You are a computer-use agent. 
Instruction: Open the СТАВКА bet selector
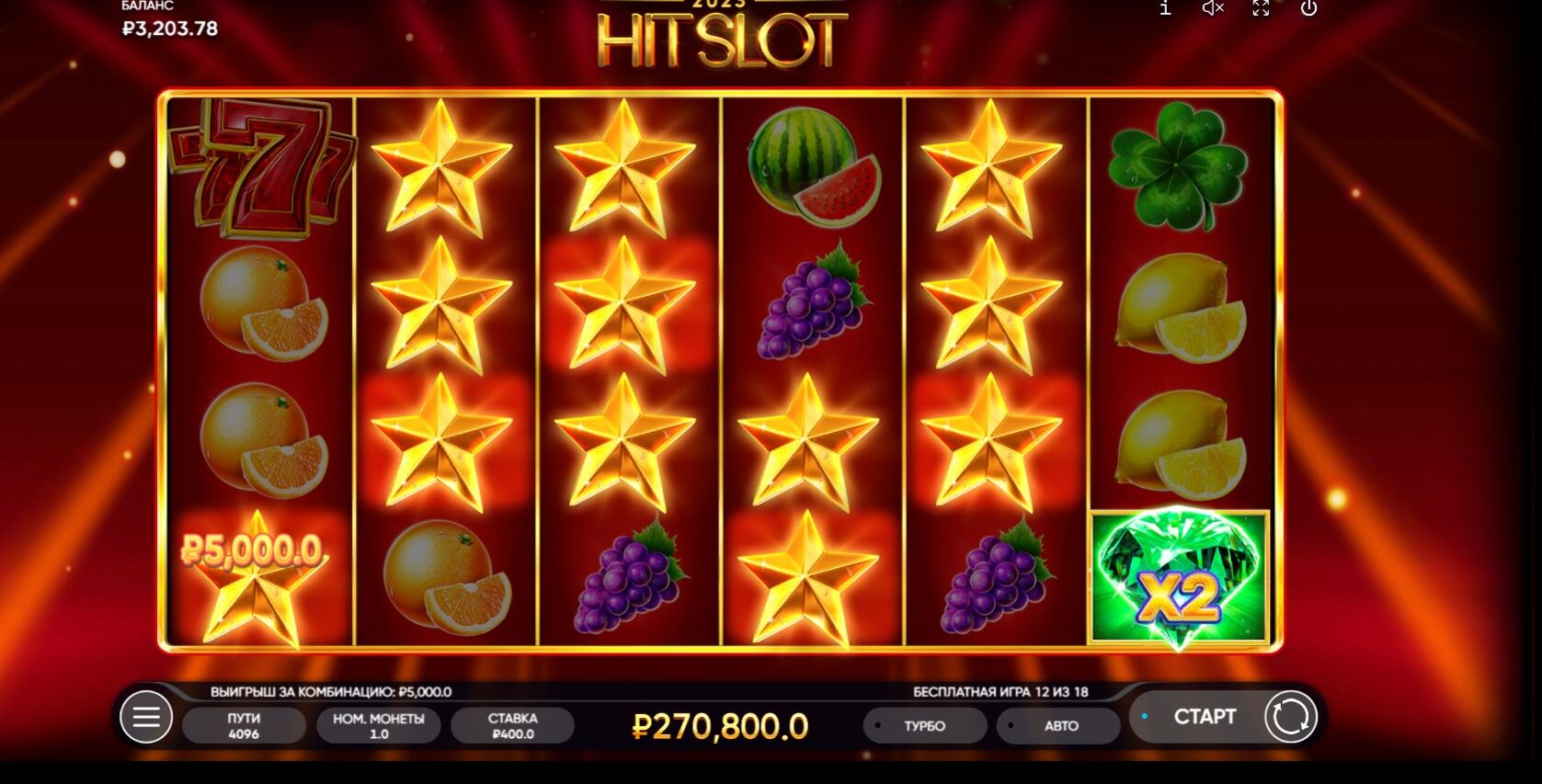coord(512,725)
